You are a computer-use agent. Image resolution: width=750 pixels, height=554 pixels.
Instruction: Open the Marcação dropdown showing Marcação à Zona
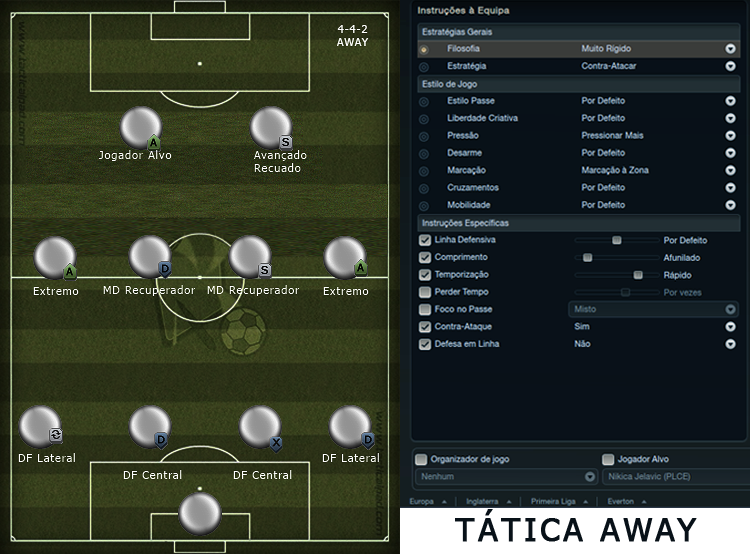tap(730, 170)
